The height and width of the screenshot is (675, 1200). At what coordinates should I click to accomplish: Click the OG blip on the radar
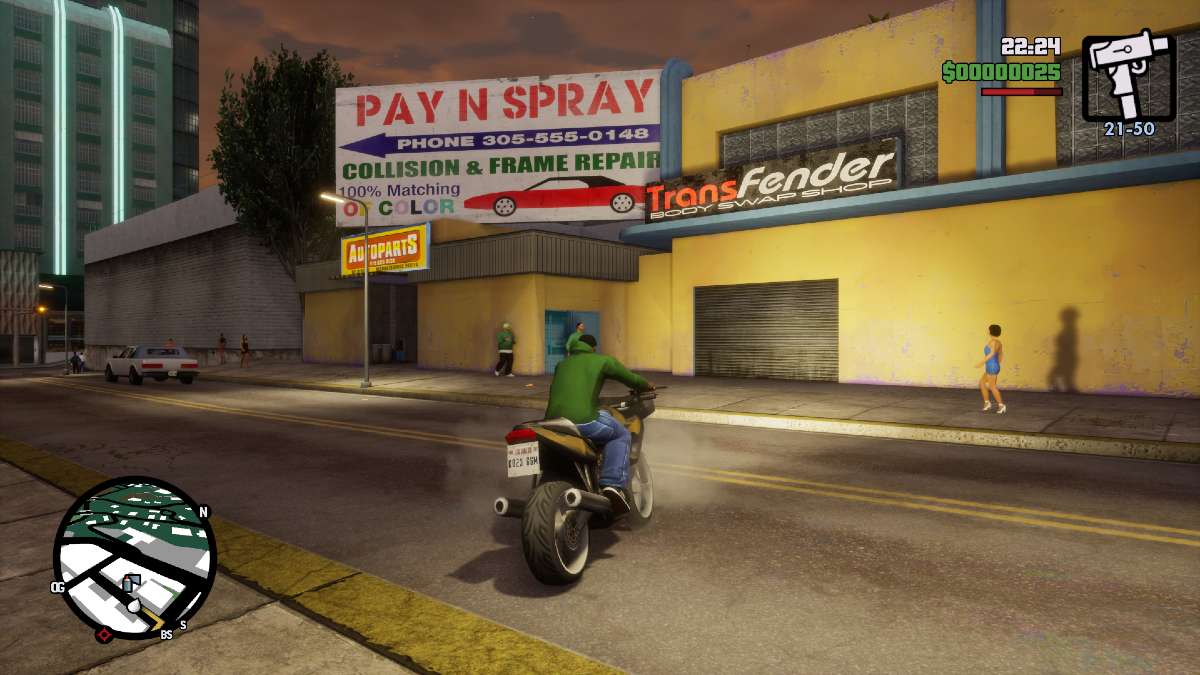58,587
